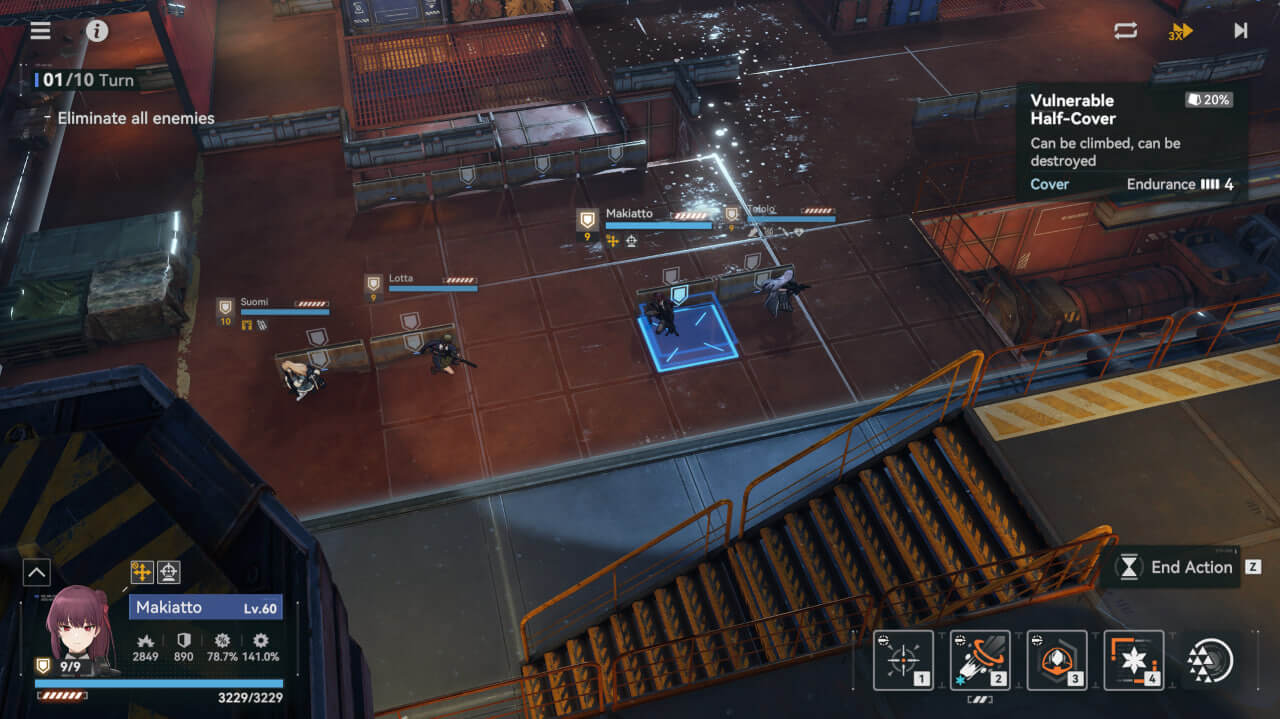
Task: Inspect the yellow four-arrow movement buff icon
Action: 142,572
